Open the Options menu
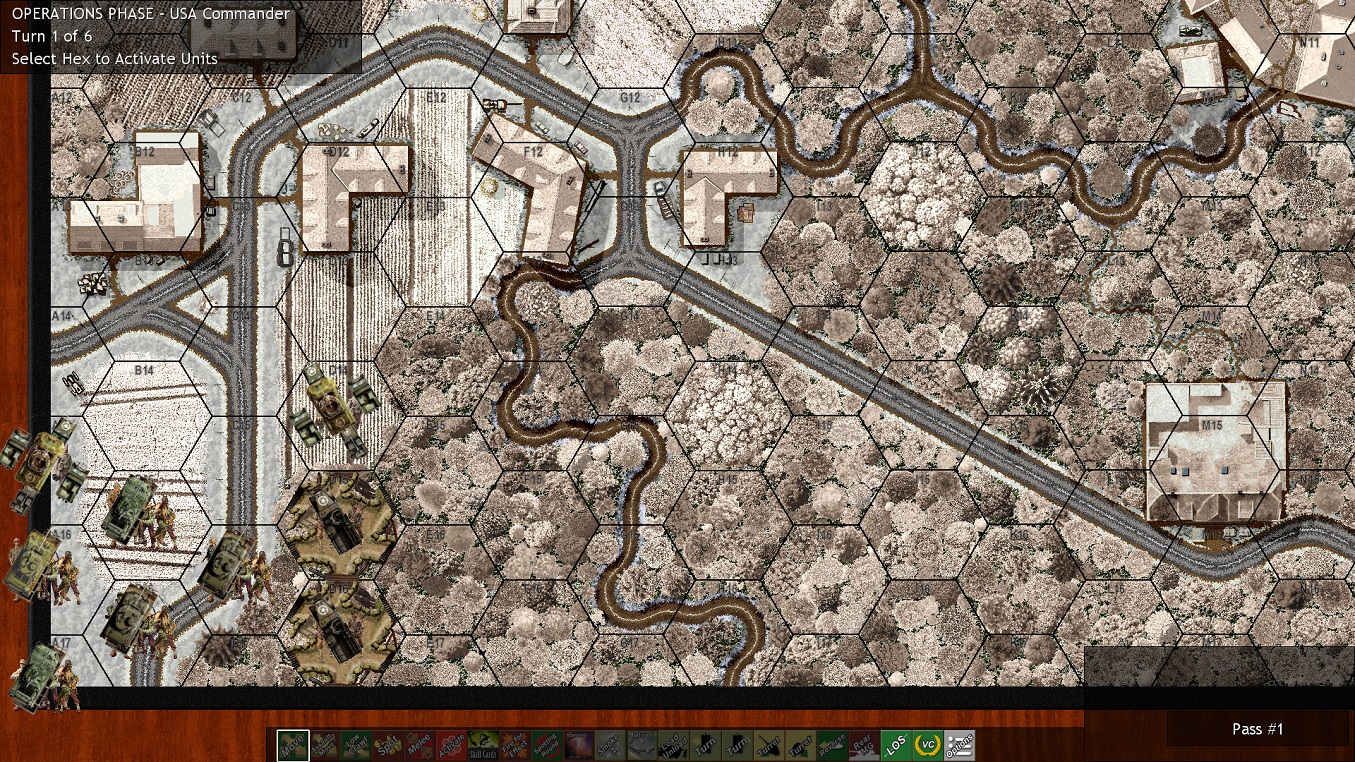 [x=960, y=745]
